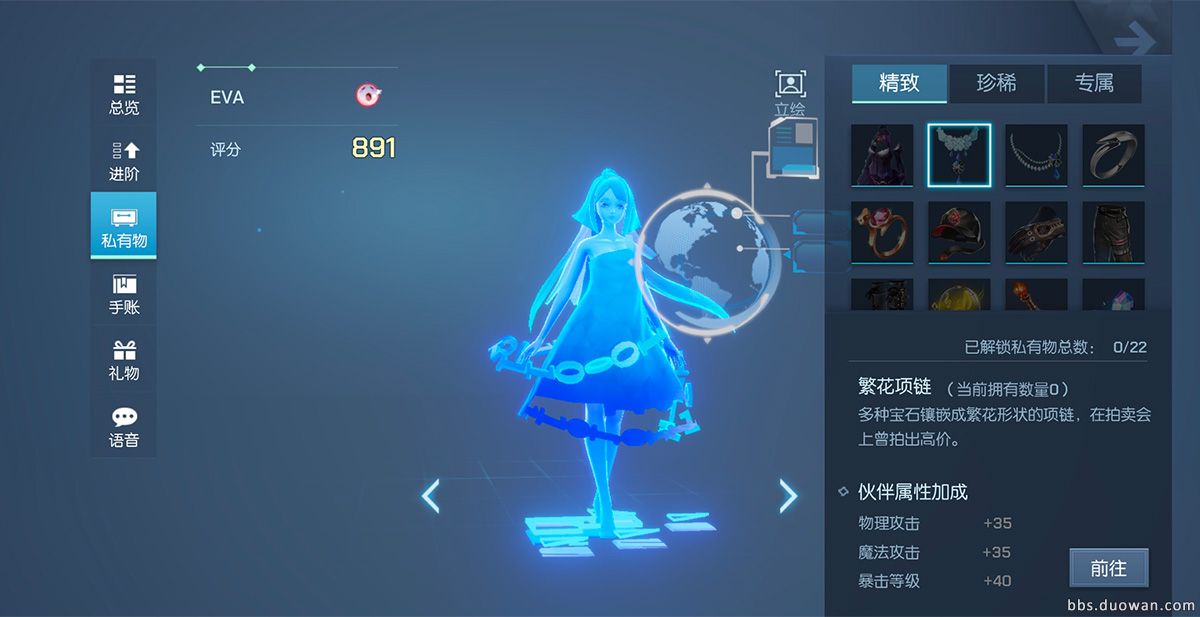The image size is (1200, 617).
Task: Switch to the 珍稀 rare tab
Action: tap(996, 84)
